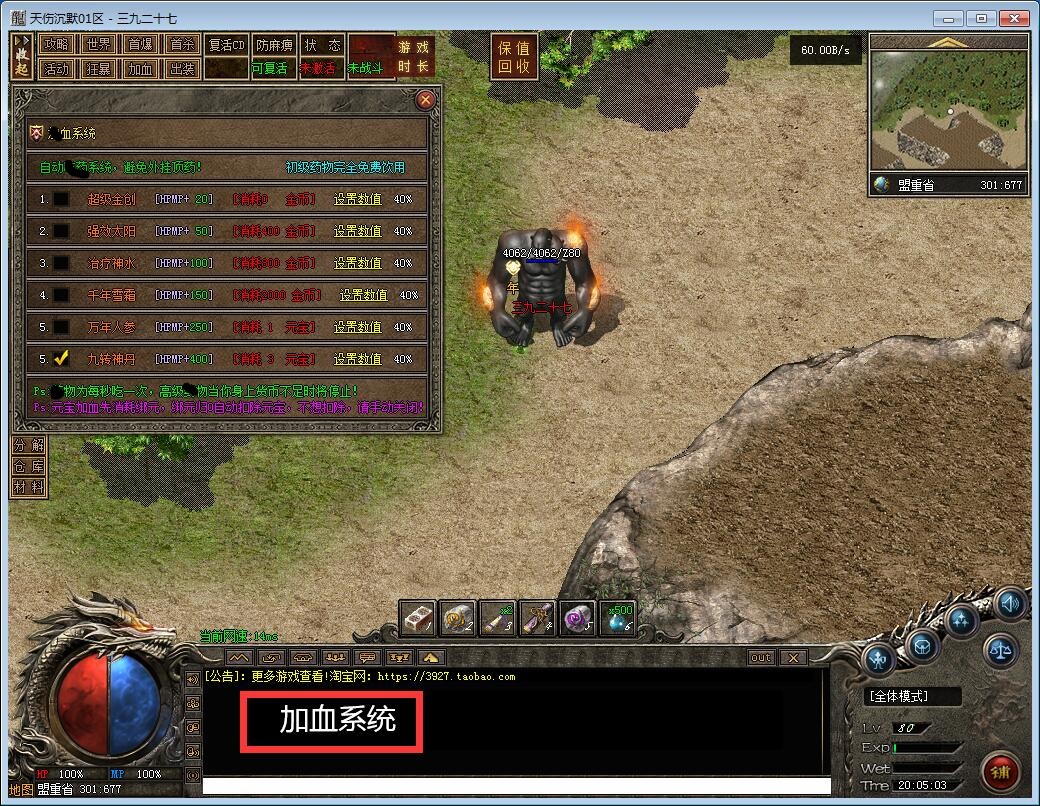Toggle sound with the speaker icon
Screen dimensions: 1040x806
click(x=1011, y=603)
